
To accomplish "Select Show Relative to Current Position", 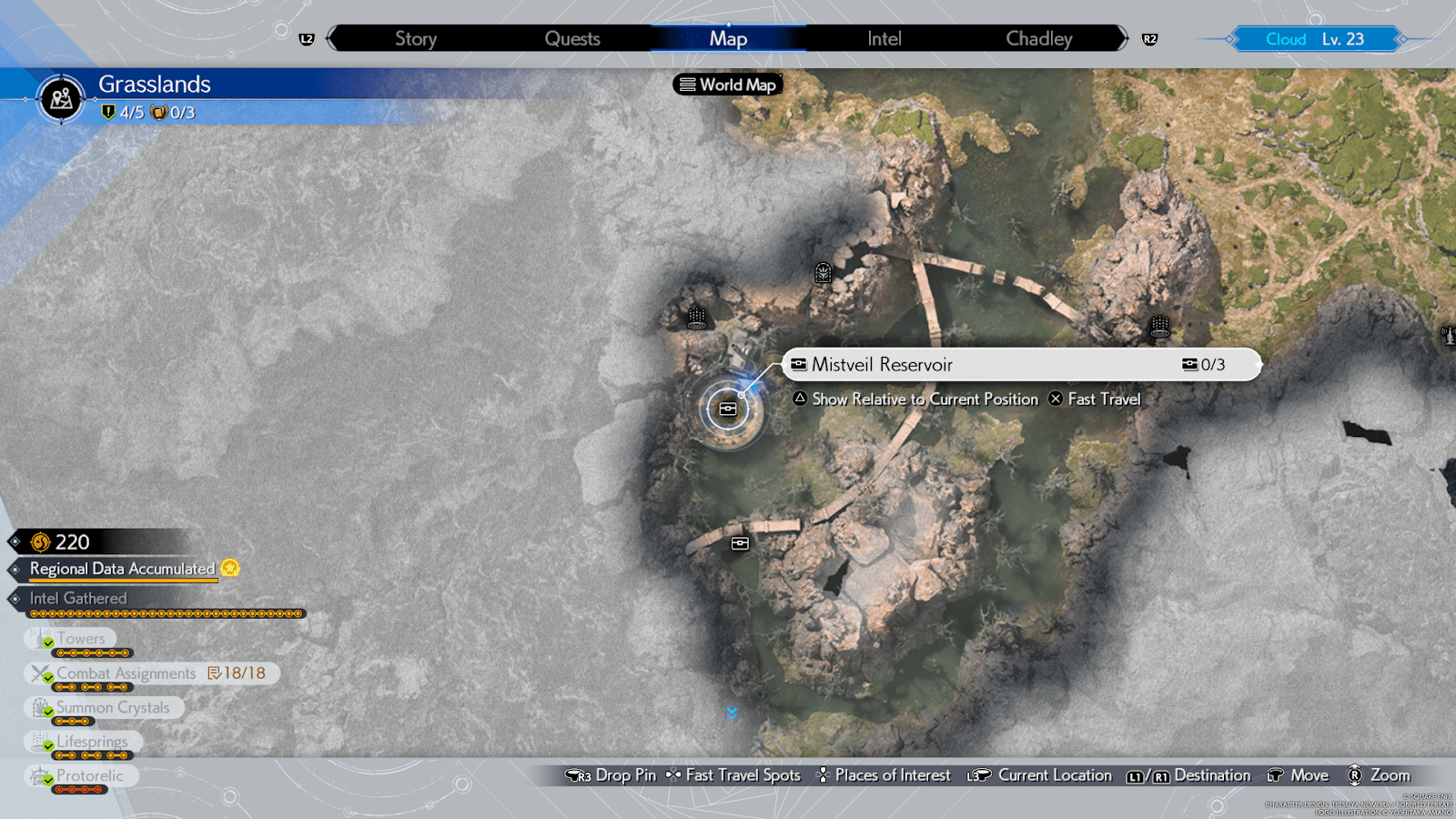I will pos(925,399).
